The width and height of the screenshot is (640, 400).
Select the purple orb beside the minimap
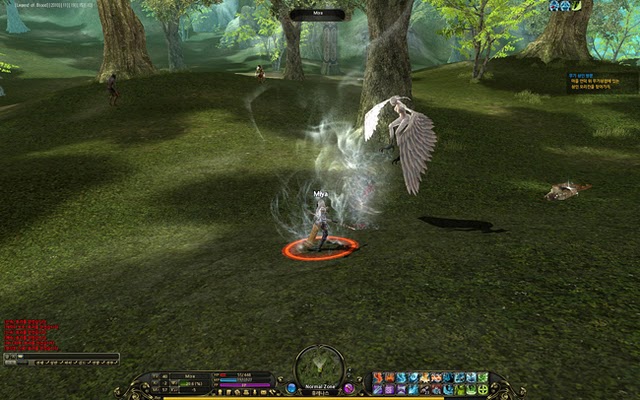point(349,387)
